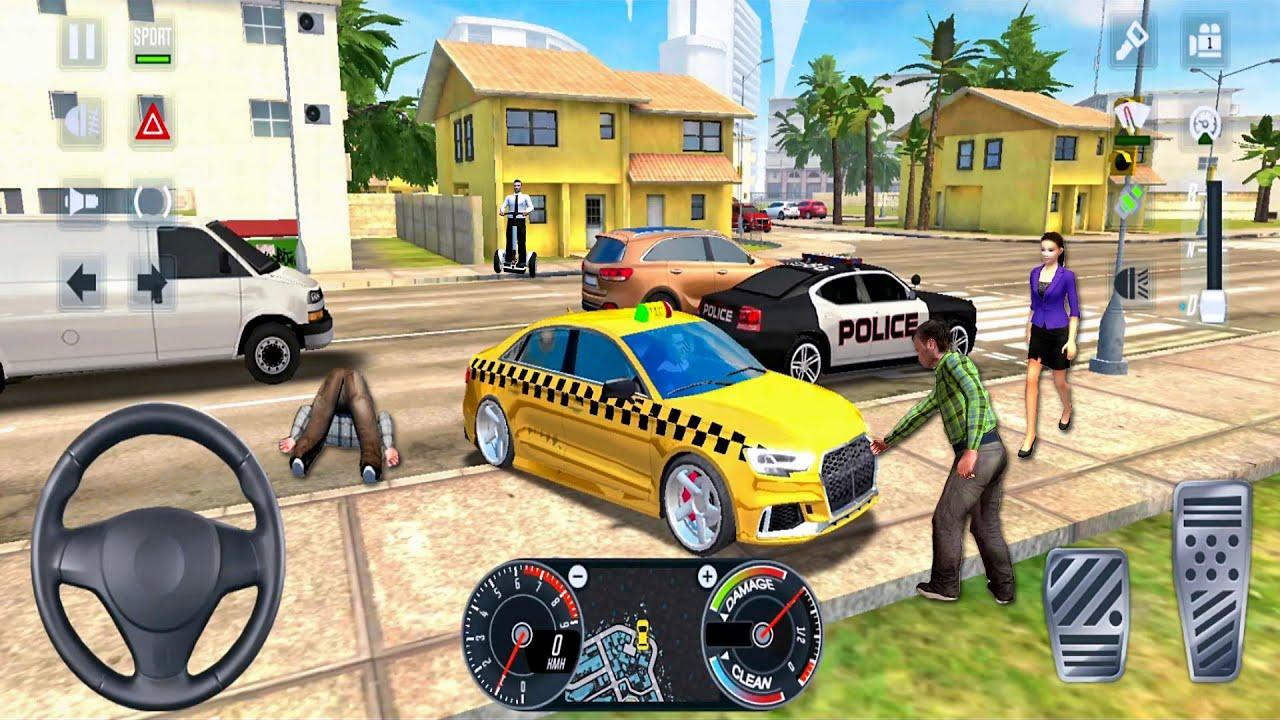
Task: Toggle the low-beam headlight icon
Action: [82, 122]
